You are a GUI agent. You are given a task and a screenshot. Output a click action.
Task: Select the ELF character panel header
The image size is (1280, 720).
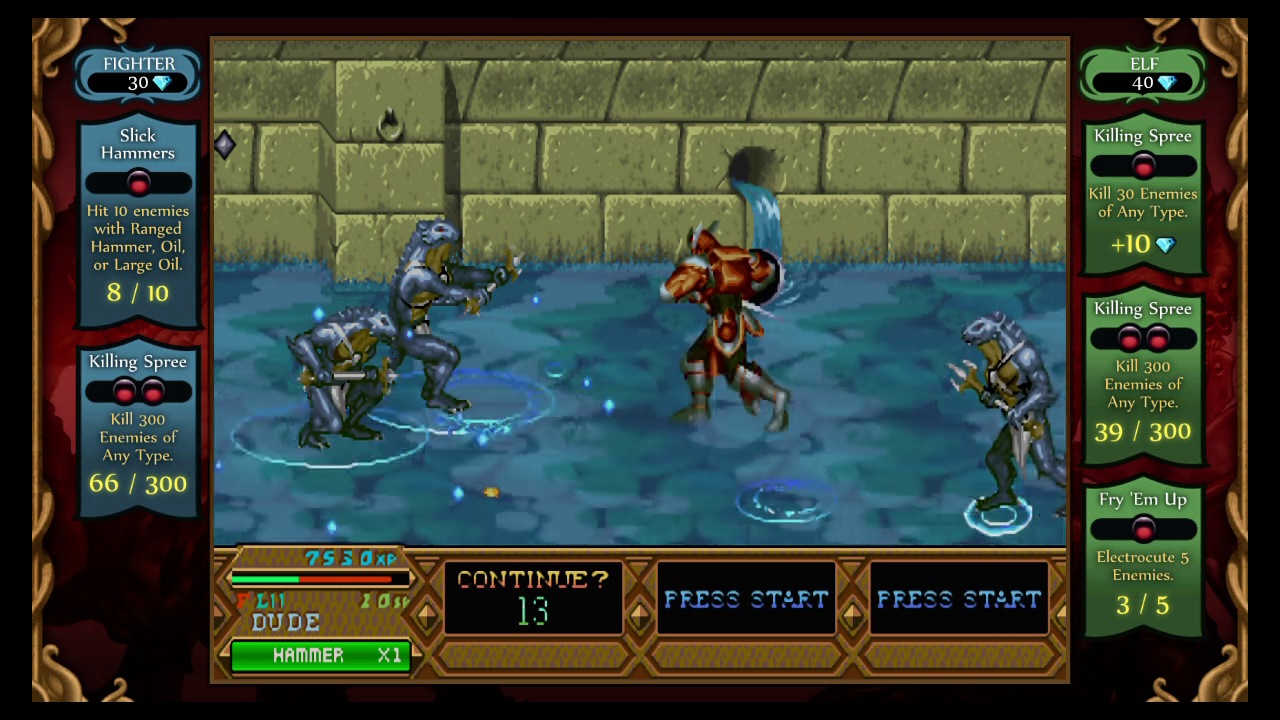(1145, 64)
